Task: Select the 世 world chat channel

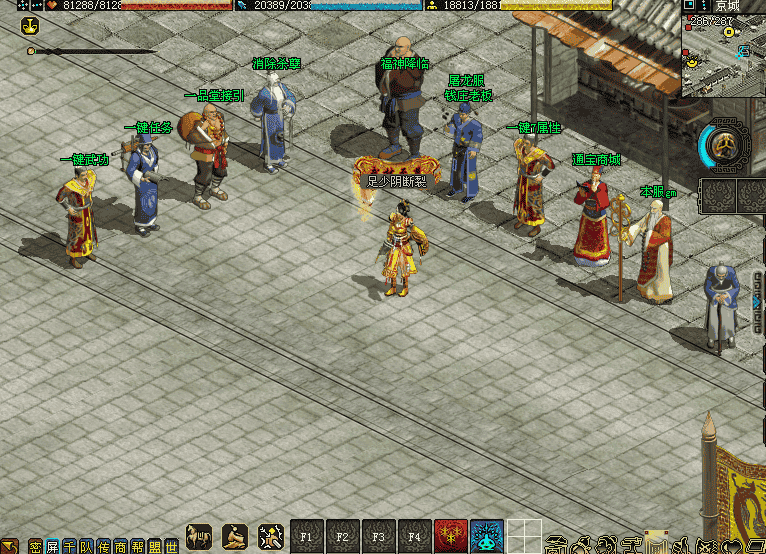Action: 172,547
